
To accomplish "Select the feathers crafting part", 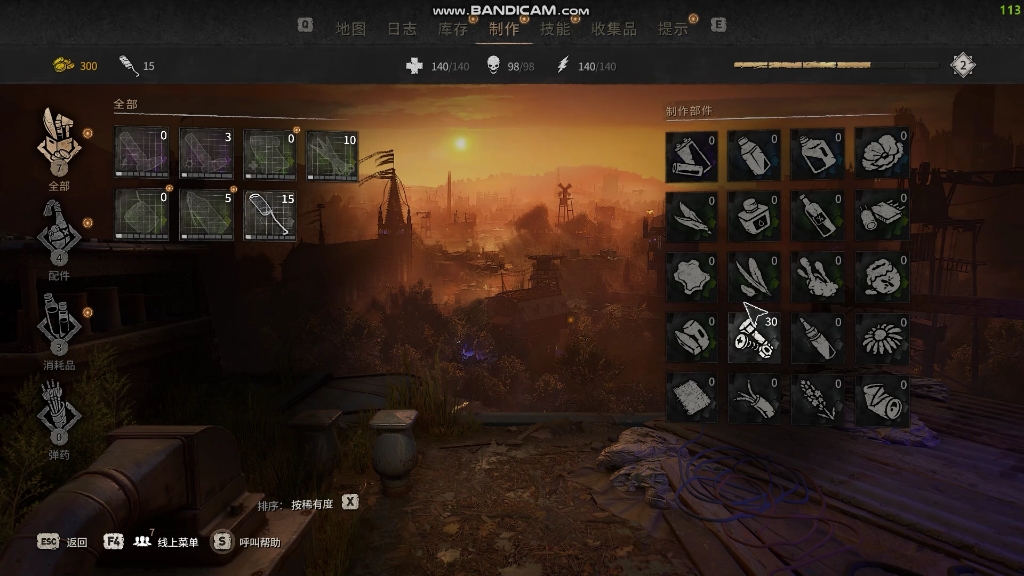I will coord(691,216).
